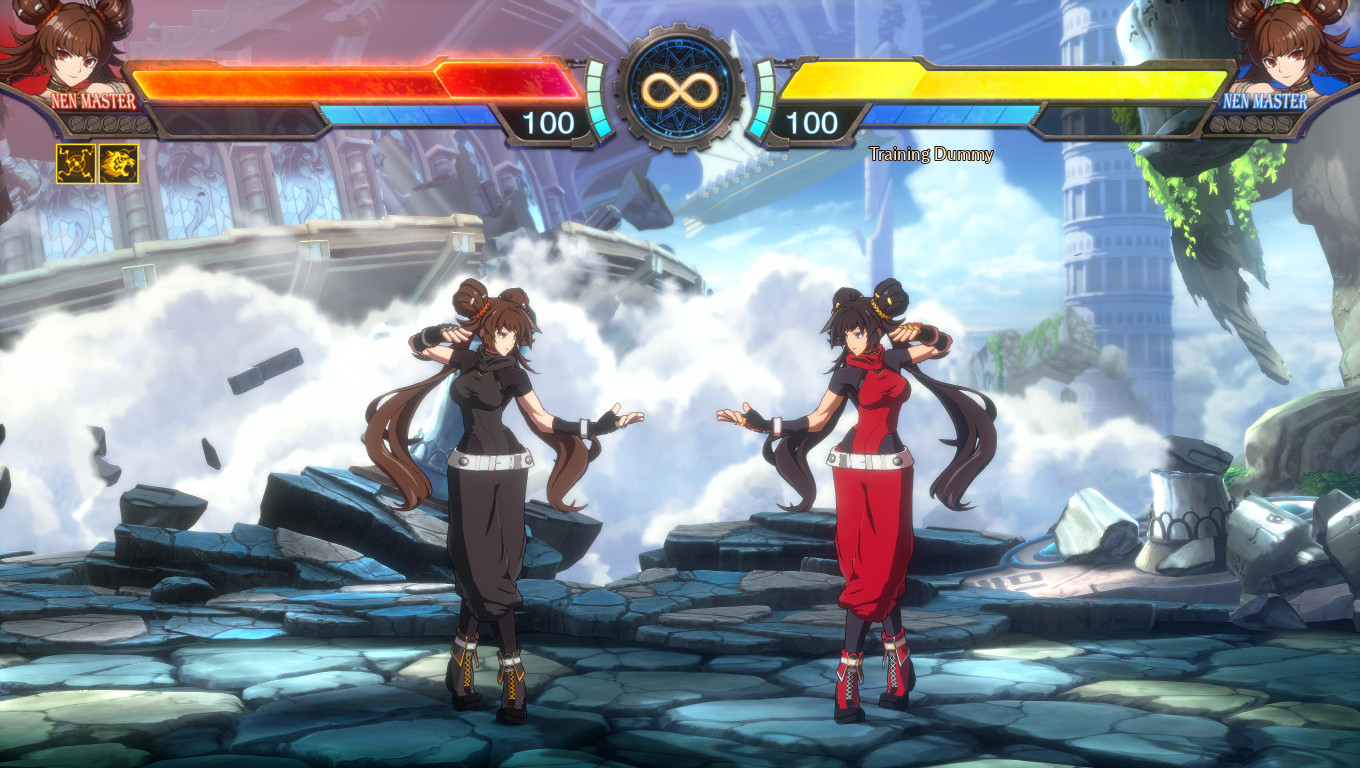Toggle the middle round-win coin on the left
1360x768 pixels.
(x=110, y=123)
